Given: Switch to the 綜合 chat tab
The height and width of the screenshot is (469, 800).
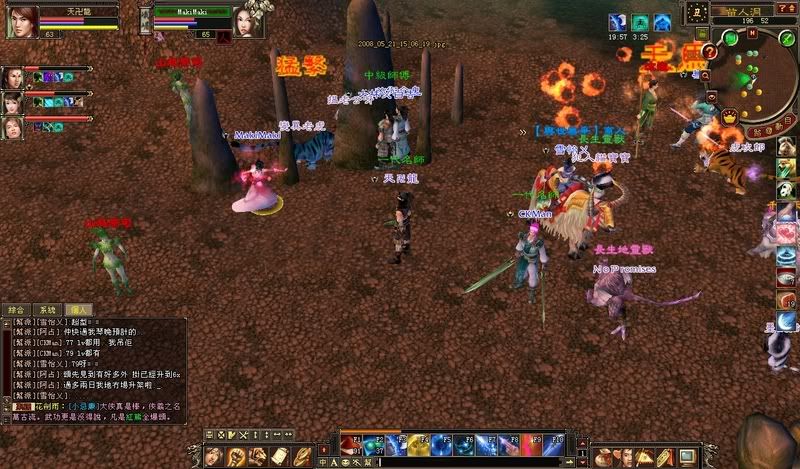Looking at the screenshot, I should [x=17, y=310].
